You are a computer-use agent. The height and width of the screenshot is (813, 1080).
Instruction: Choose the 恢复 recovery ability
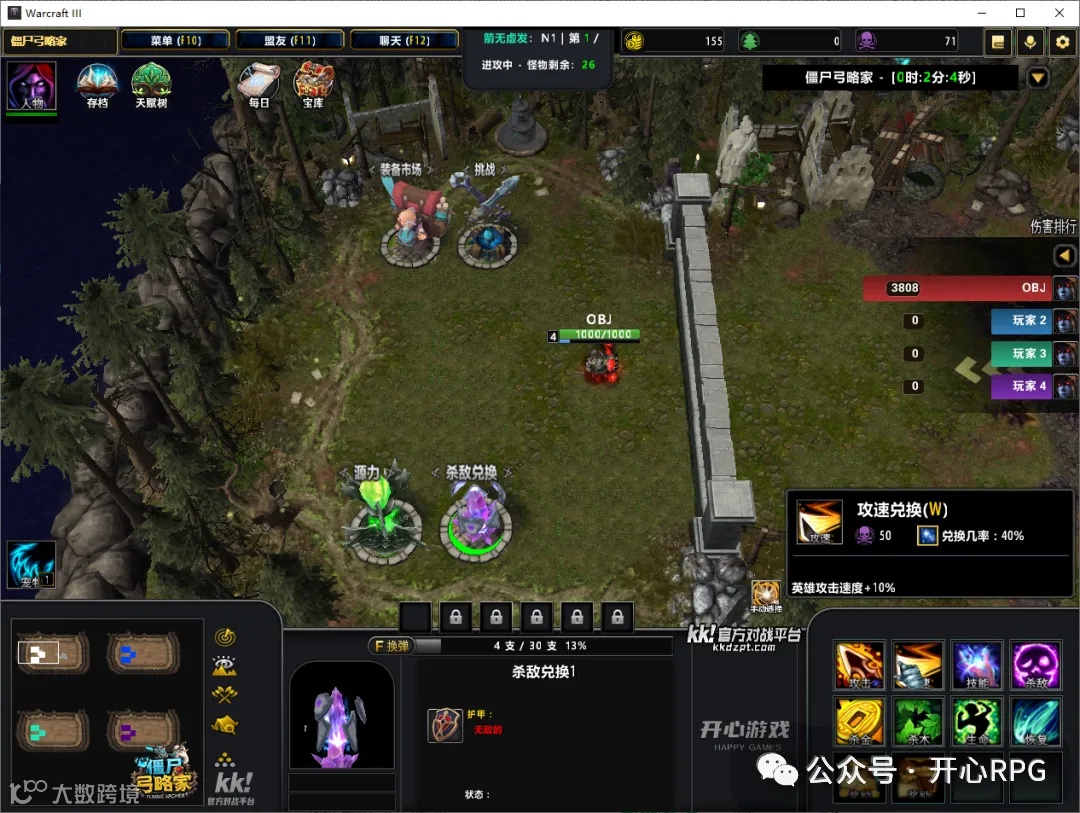click(x=1034, y=722)
